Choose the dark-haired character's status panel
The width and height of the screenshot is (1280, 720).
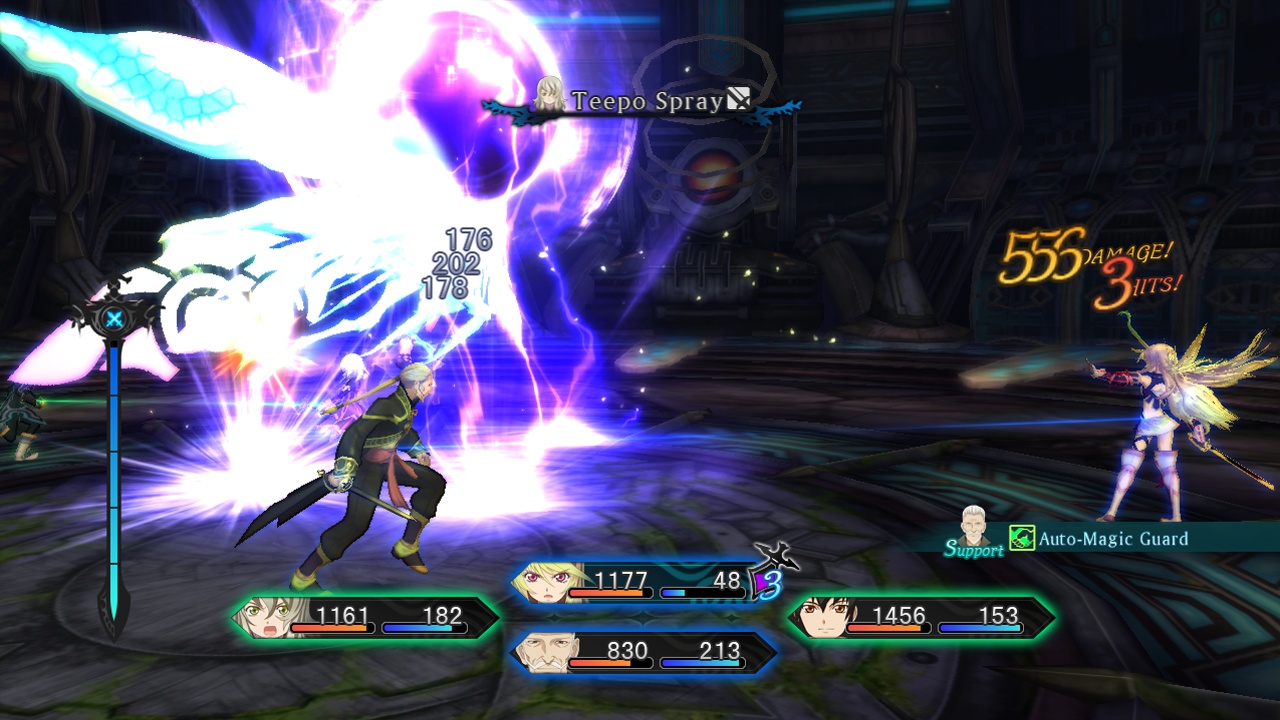(921, 618)
